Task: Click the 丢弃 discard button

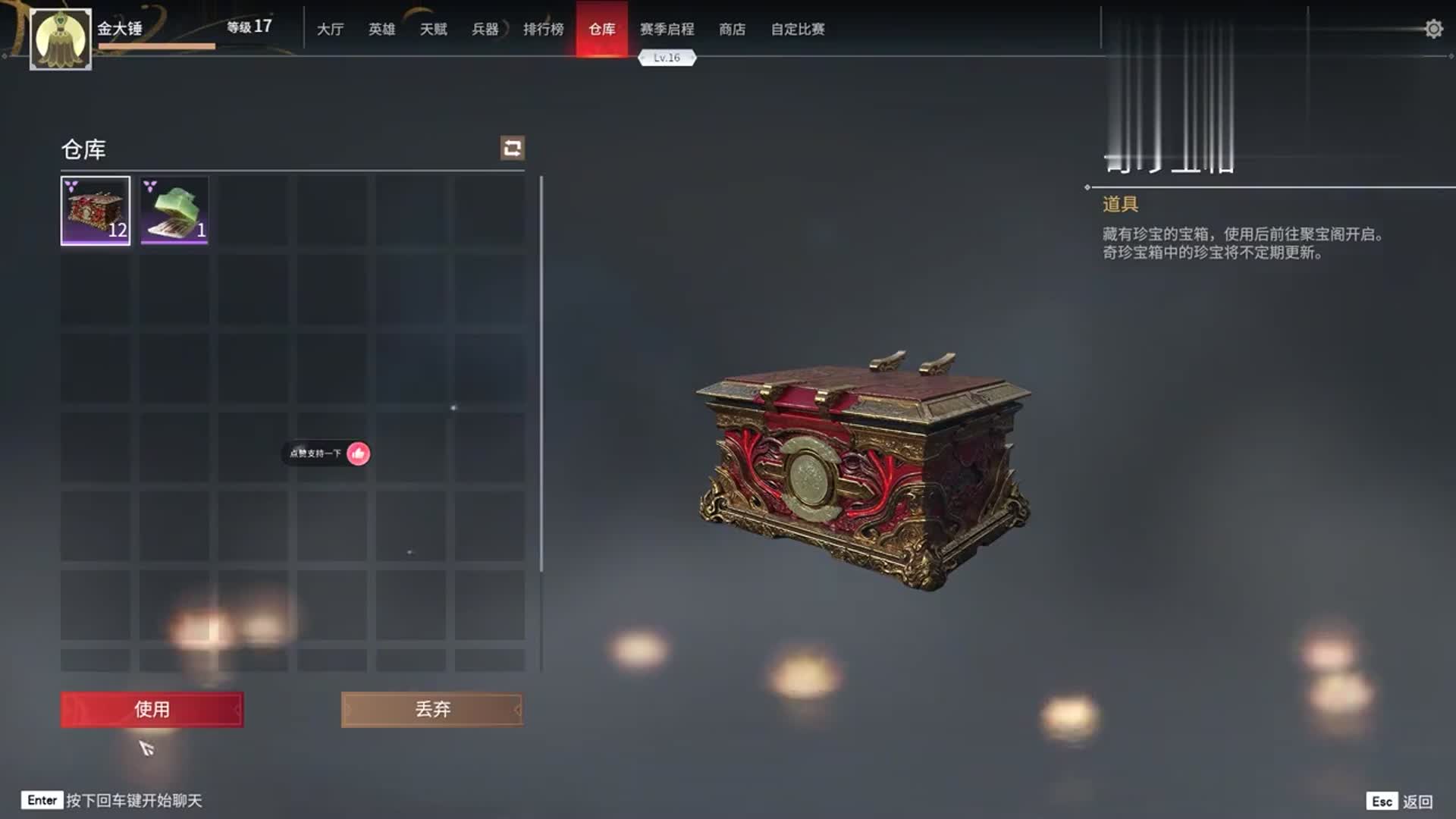Action: (x=432, y=710)
